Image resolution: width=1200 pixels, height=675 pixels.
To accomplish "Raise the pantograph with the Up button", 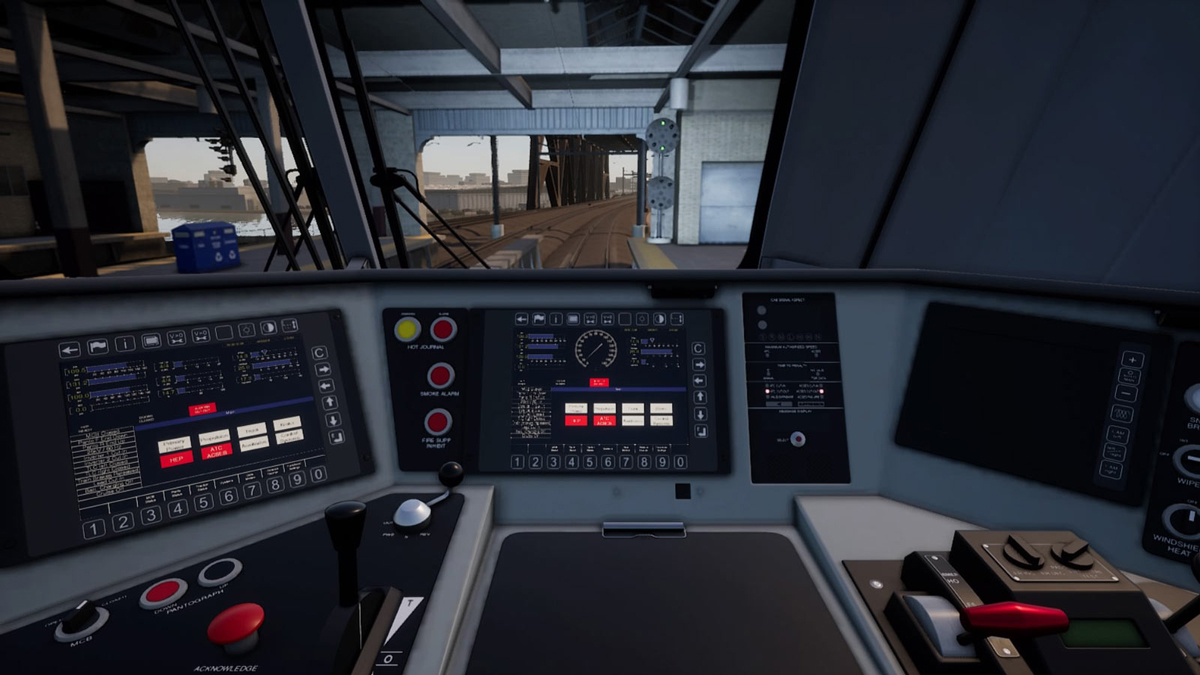I will [x=219, y=572].
